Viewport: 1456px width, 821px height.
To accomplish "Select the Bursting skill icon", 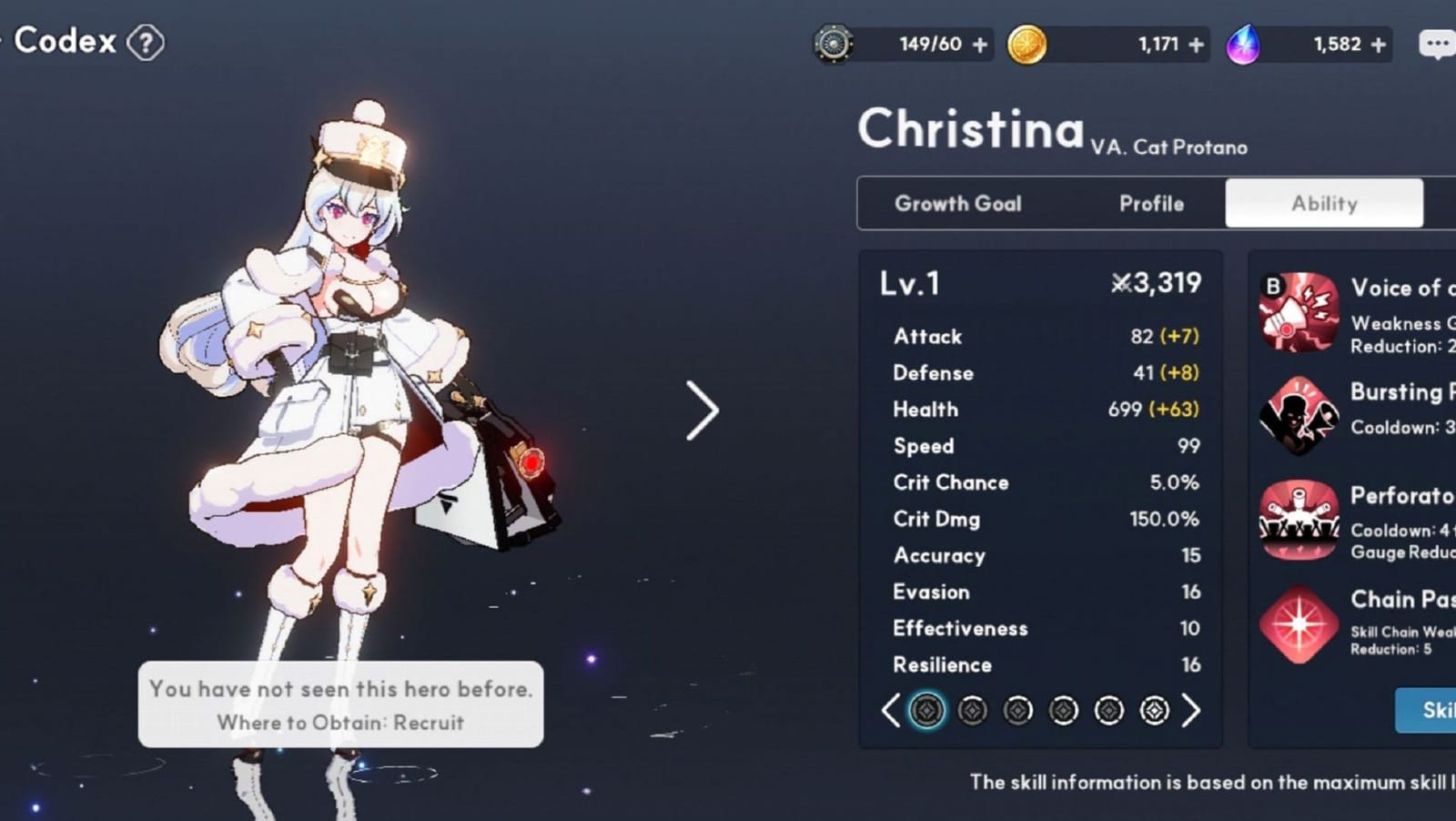I will [x=1299, y=416].
